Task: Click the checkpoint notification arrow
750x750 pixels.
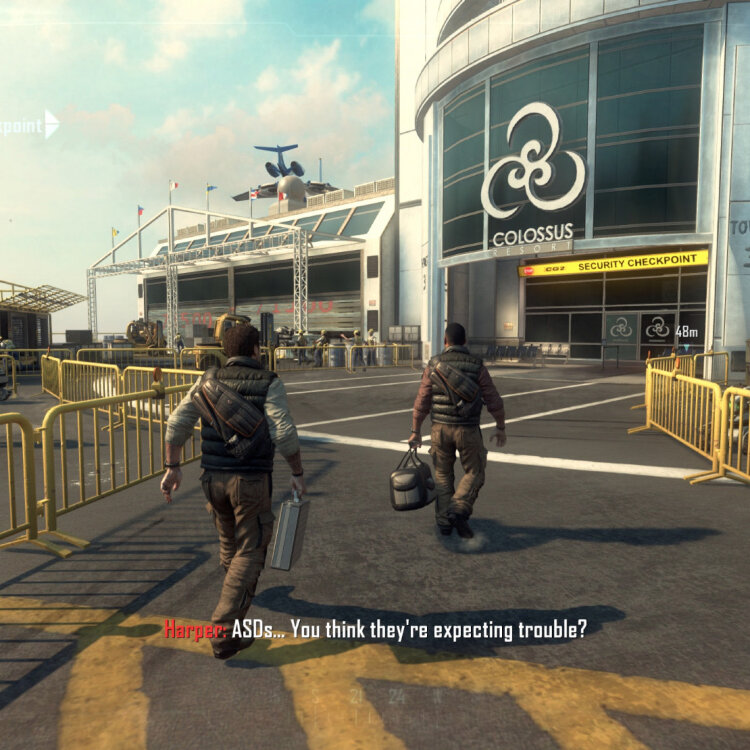Action: (51, 124)
